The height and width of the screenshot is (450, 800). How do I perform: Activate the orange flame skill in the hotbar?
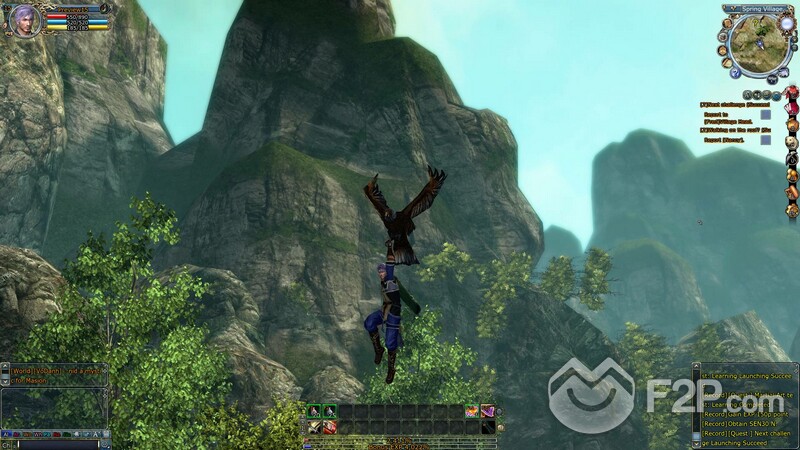[x=471, y=412]
